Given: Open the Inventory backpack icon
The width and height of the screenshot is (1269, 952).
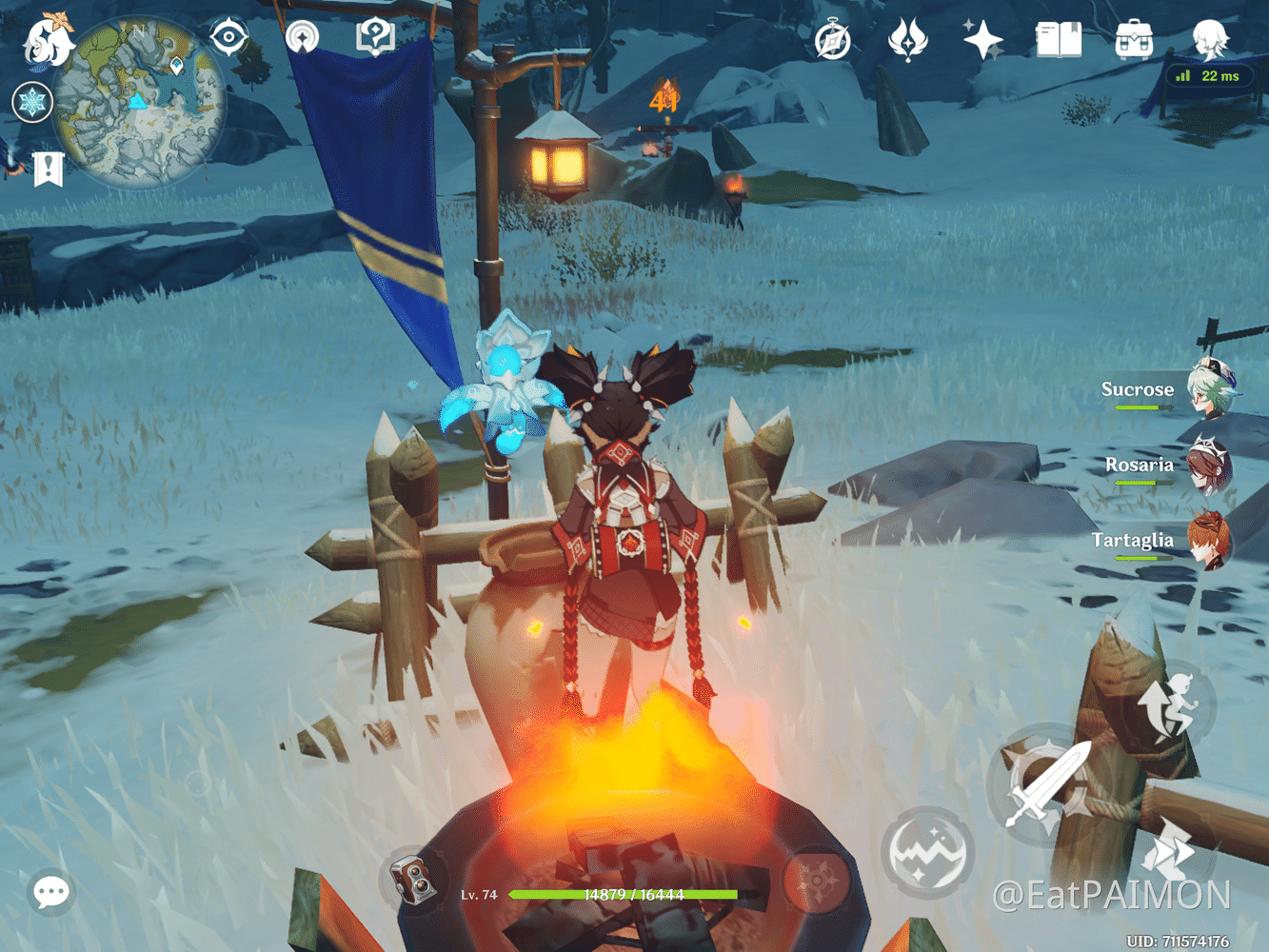Looking at the screenshot, I should pyautogui.click(x=1133, y=40).
